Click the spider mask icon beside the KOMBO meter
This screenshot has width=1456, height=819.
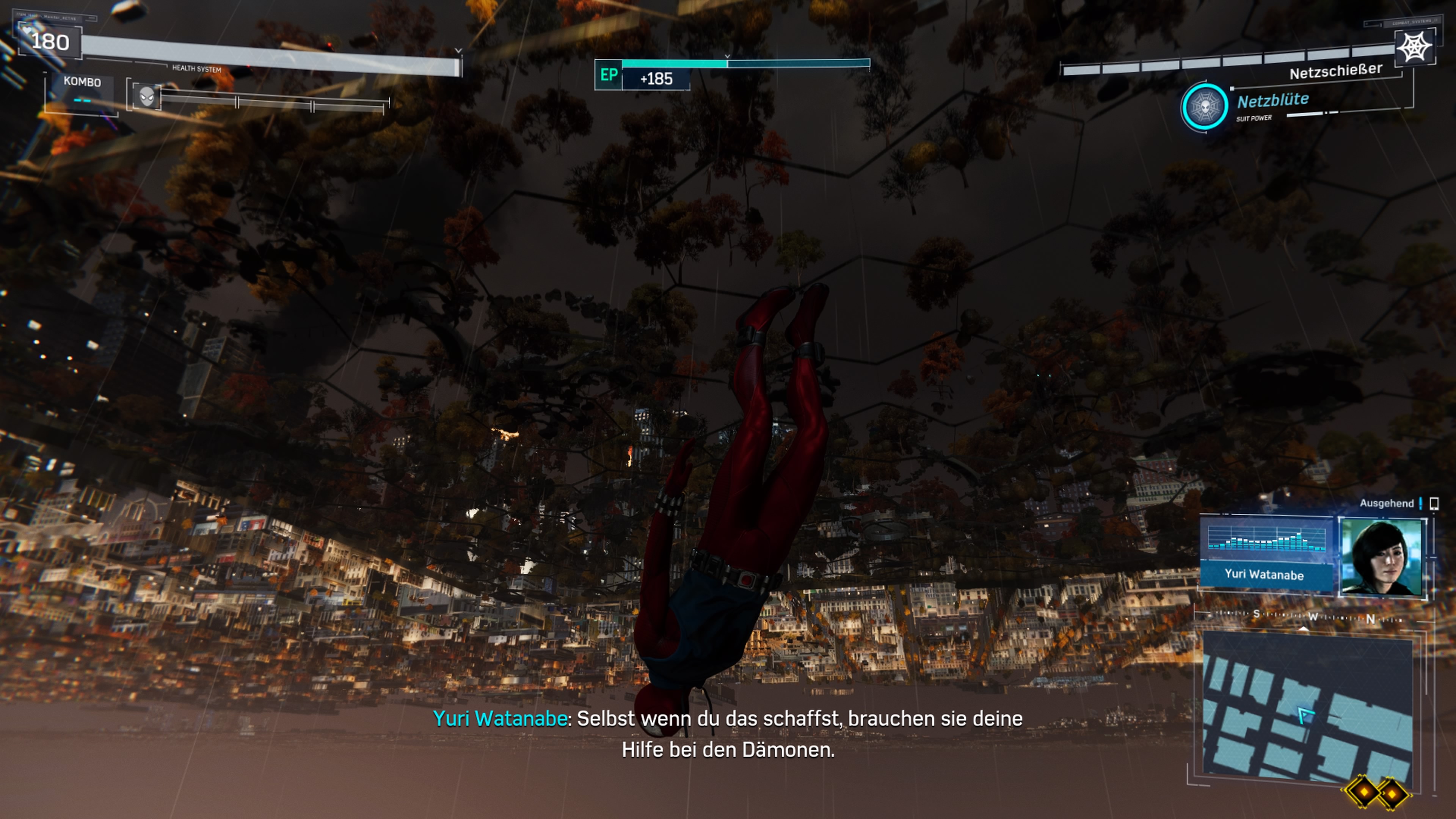[147, 96]
